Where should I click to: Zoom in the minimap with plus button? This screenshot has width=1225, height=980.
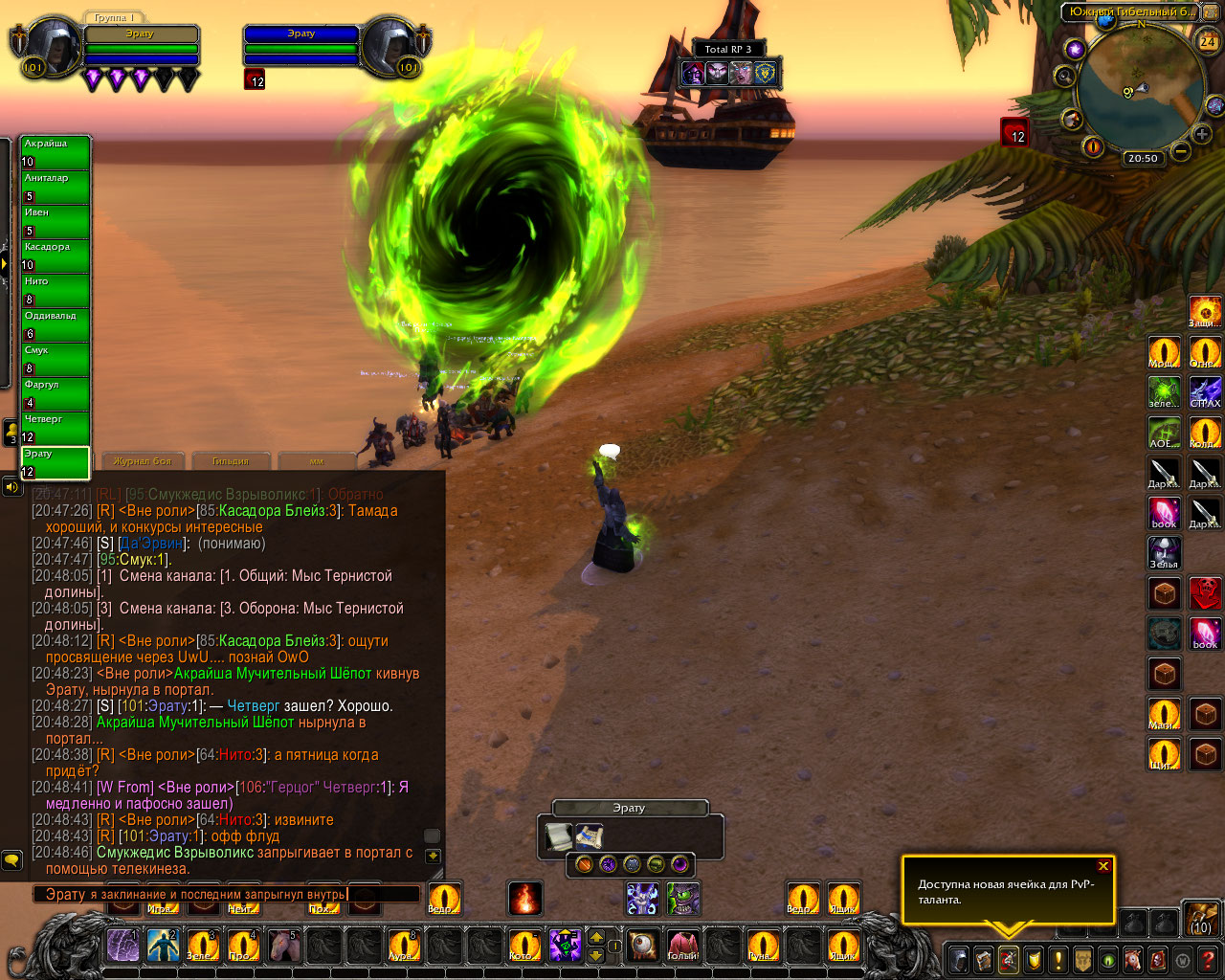point(1202,134)
